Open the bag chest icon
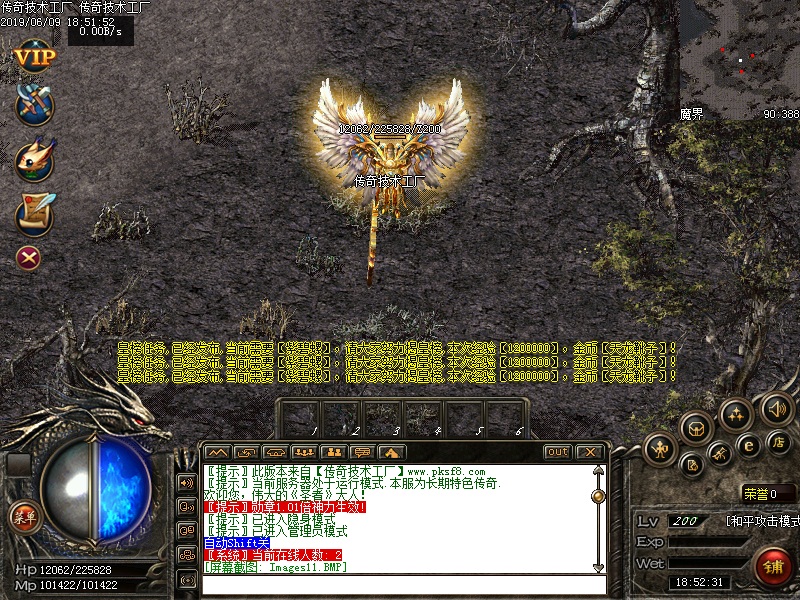Image resolution: width=800 pixels, height=600 pixels. (695, 428)
